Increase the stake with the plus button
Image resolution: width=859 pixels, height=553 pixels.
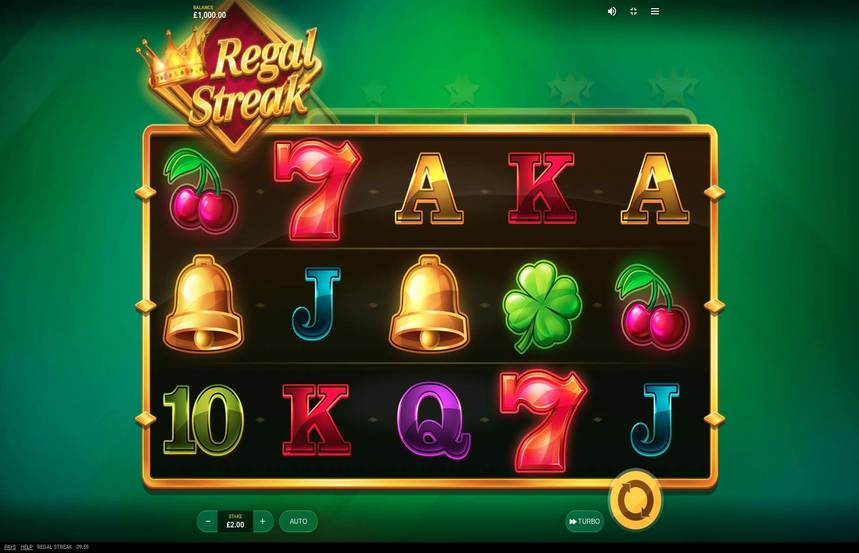click(262, 521)
